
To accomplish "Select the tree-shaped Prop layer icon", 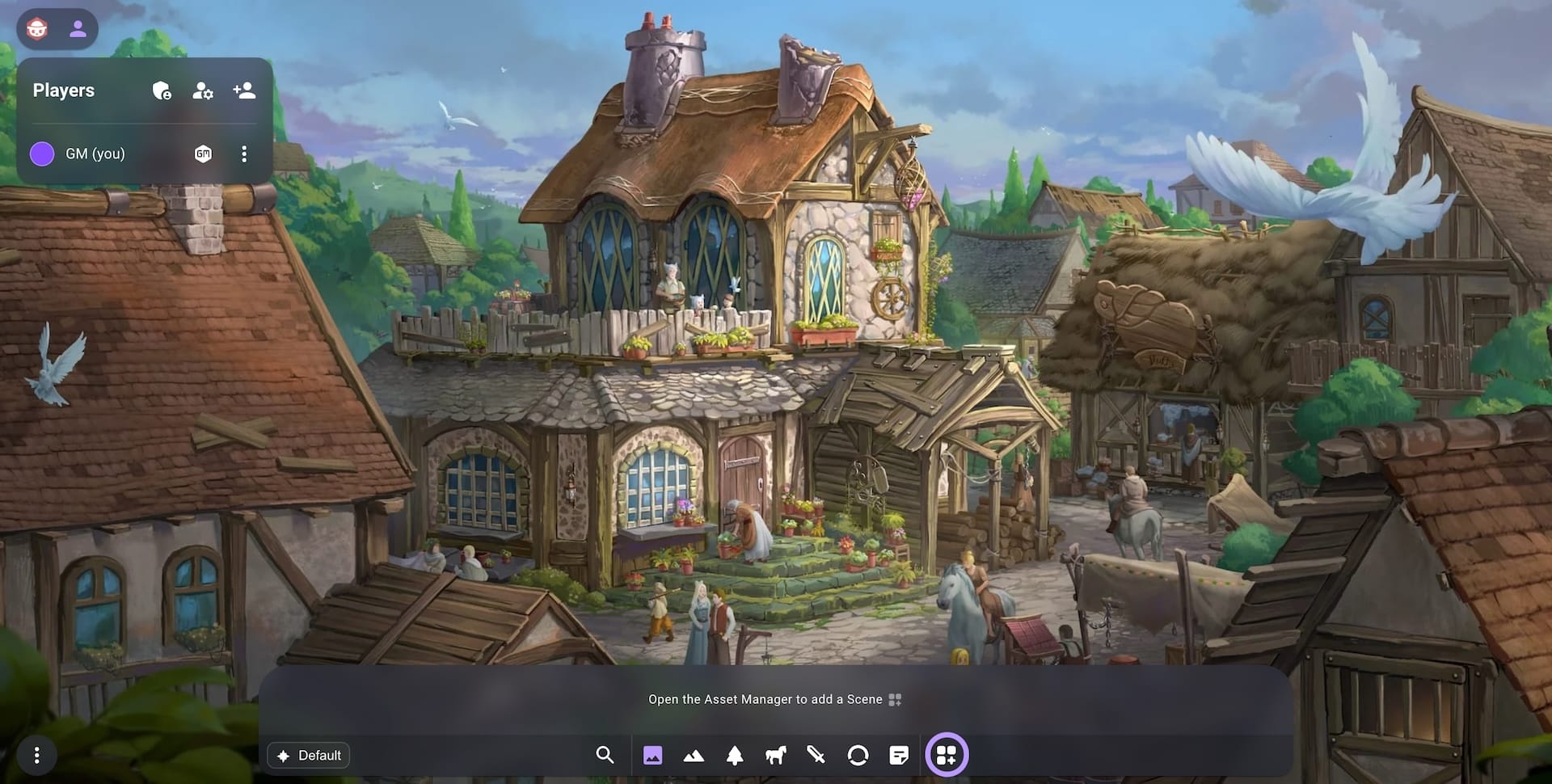I will pyautogui.click(x=734, y=756).
